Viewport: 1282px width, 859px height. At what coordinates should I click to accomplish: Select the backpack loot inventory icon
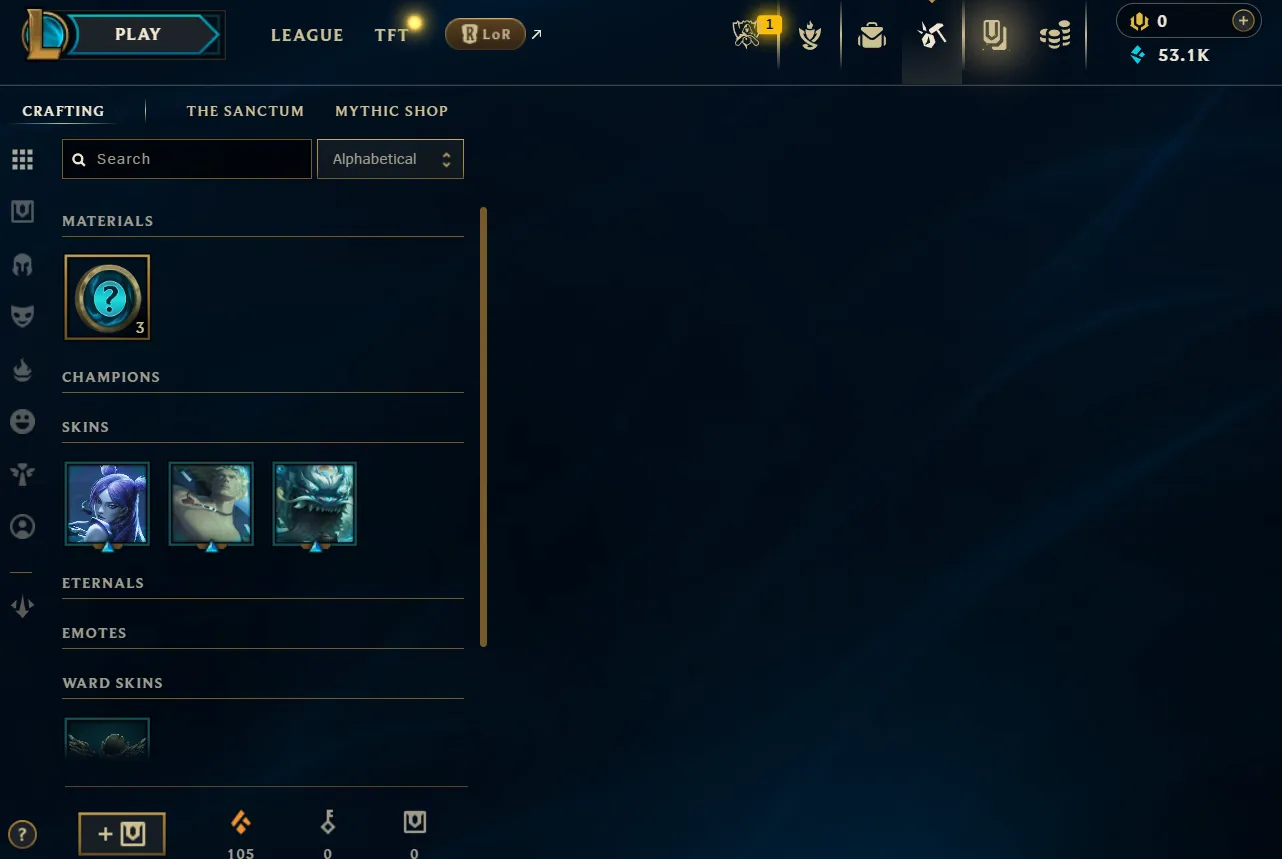tap(871, 35)
